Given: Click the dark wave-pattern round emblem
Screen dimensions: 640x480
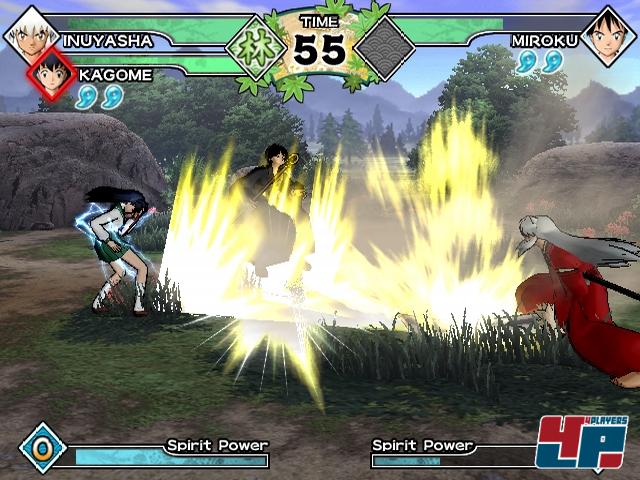Looking at the screenshot, I should click(386, 47).
